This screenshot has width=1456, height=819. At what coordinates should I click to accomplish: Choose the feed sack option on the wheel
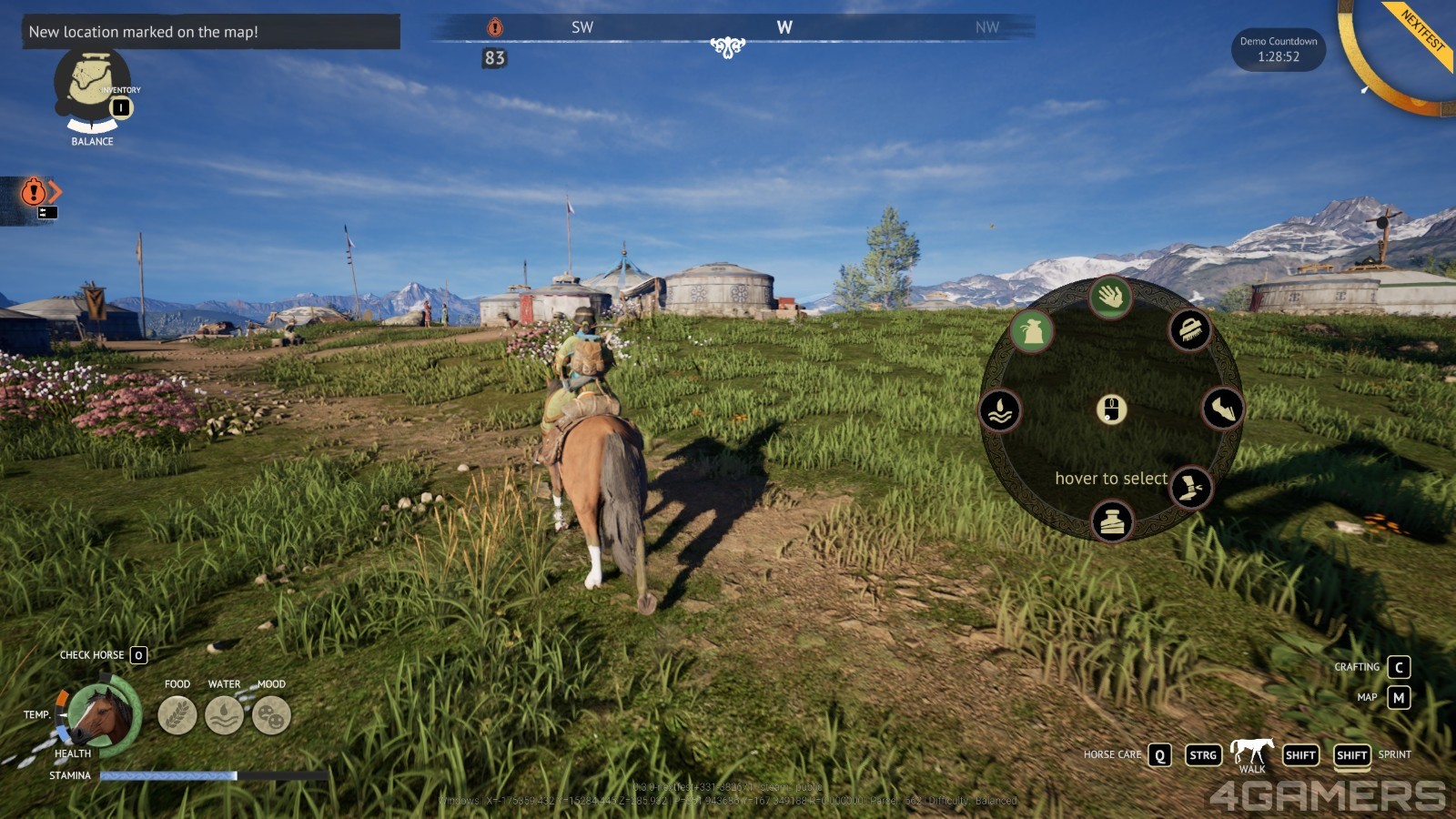coord(1031,331)
